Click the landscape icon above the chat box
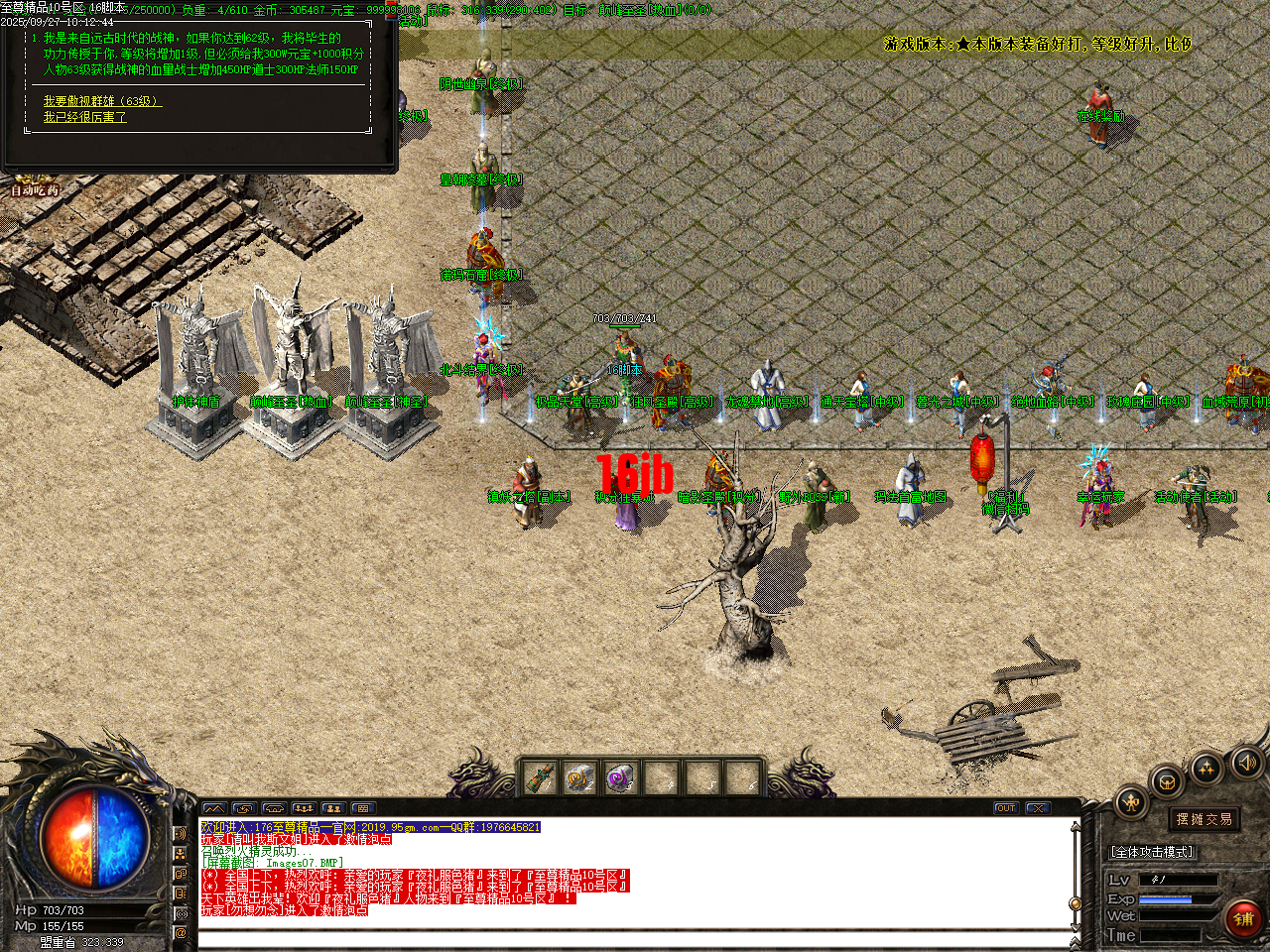Screen dimensions: 1270x952 (x=215, y=808)
